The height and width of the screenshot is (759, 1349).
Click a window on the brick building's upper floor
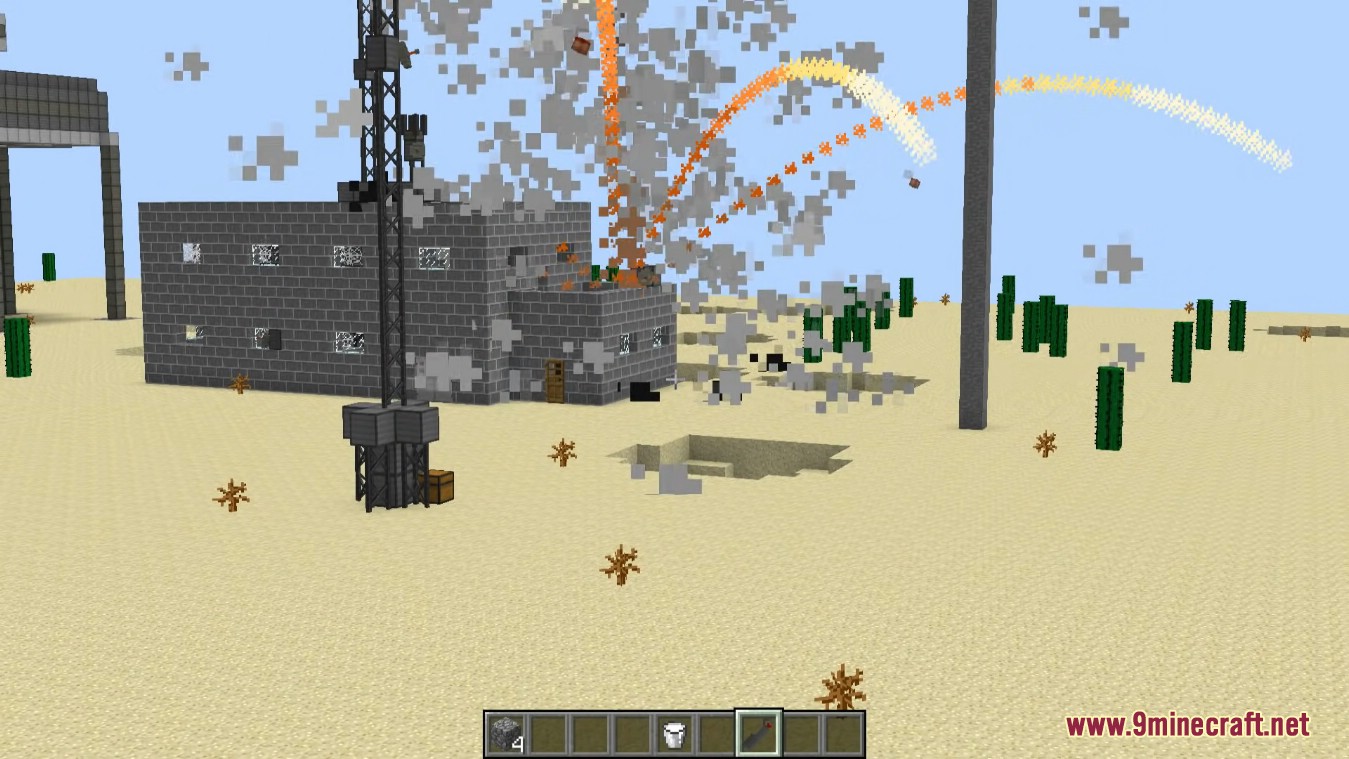click(x=267, y=256)
